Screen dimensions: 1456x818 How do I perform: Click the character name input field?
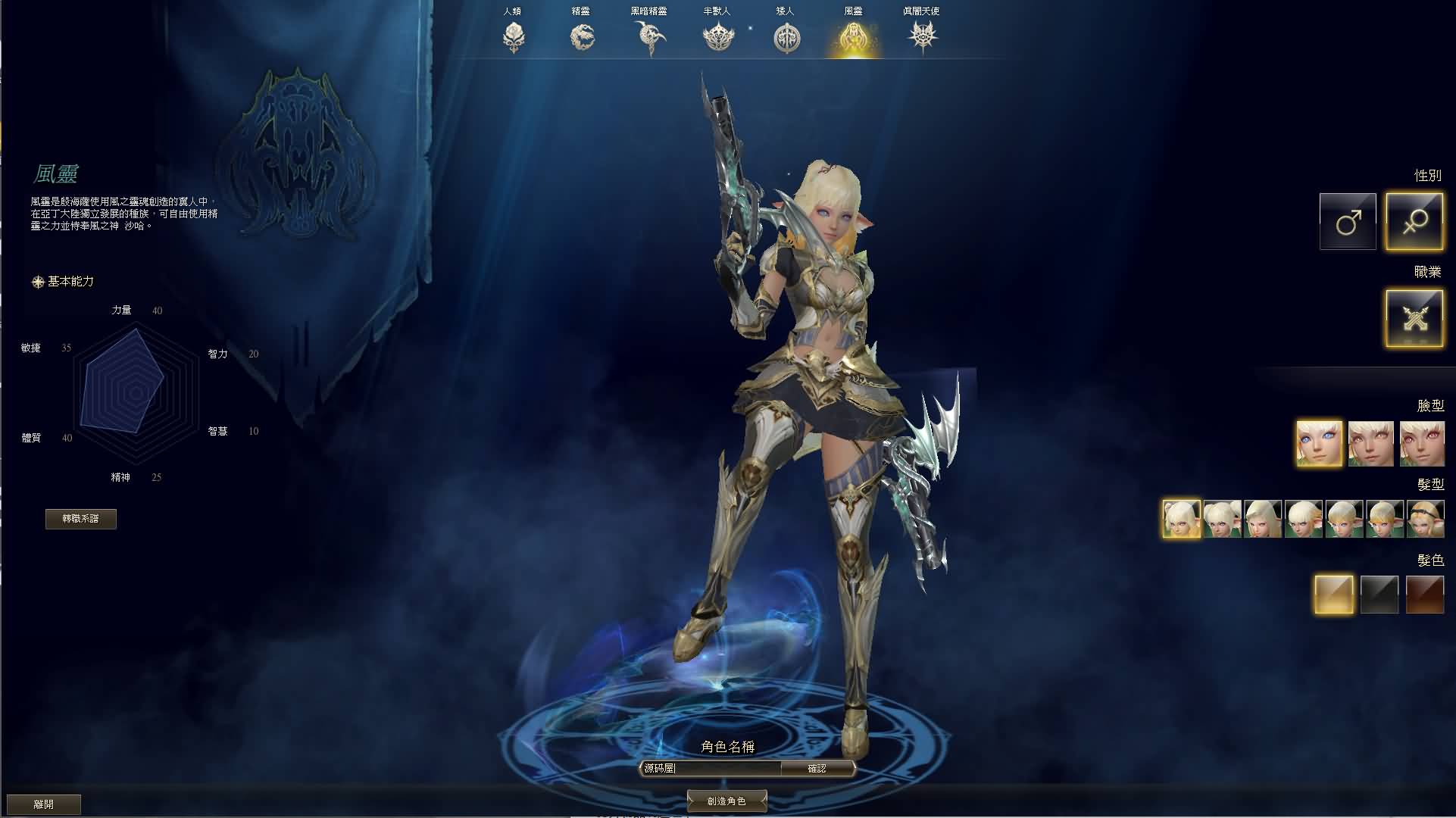click(708, 767)
